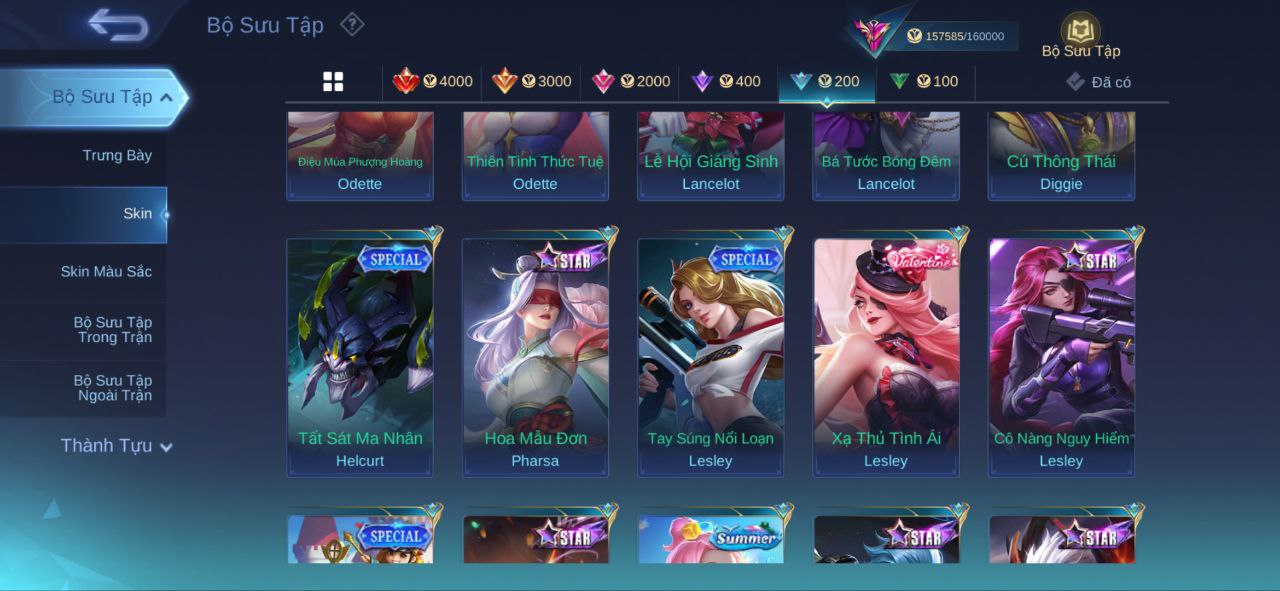Viewport: 1280px width, 591px height.
Task: Open the collection help question mark
Action: [x=352, y=24]
